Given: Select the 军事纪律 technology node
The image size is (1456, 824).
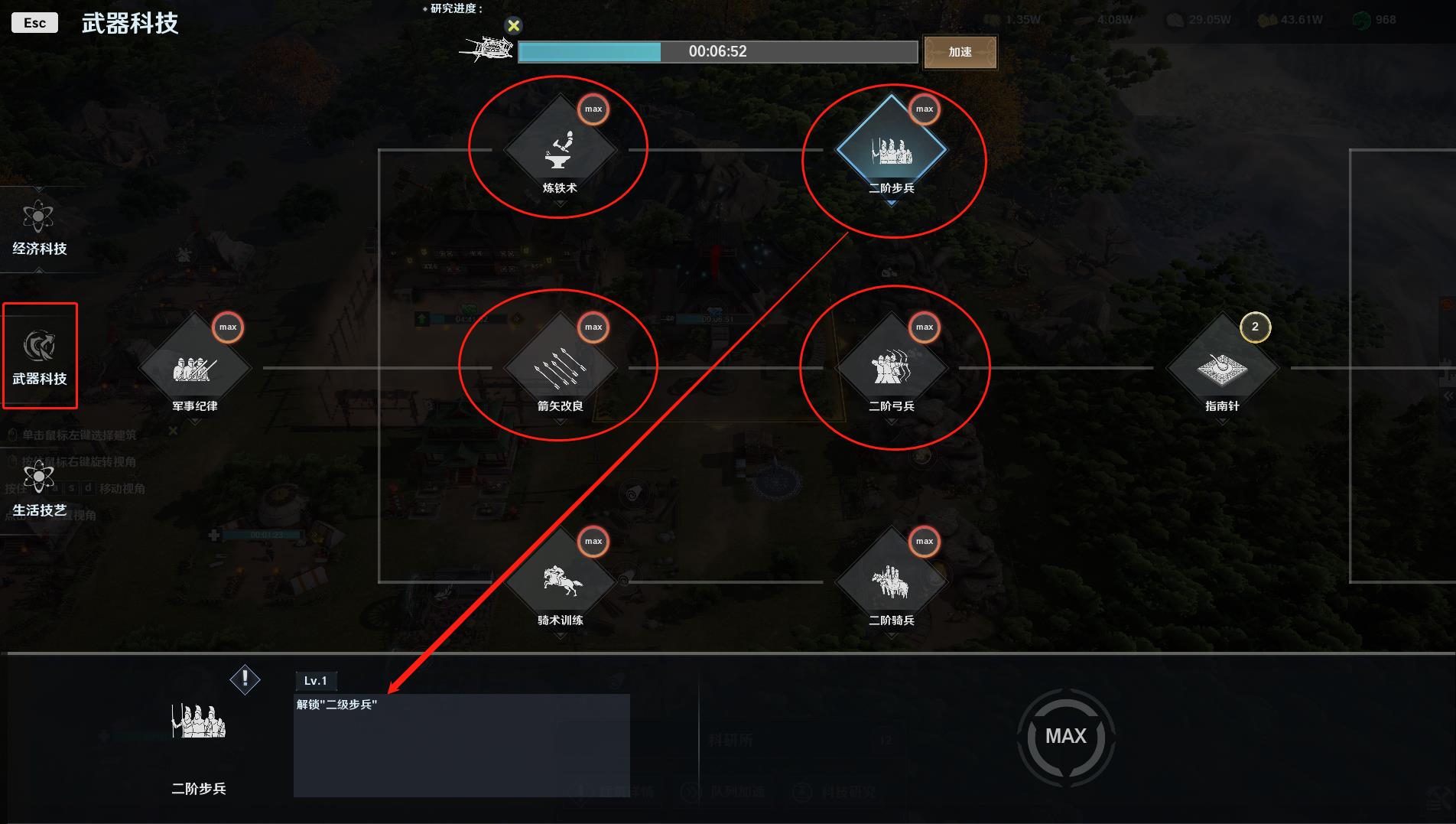Looking at the screenshot, I should 194,368.
